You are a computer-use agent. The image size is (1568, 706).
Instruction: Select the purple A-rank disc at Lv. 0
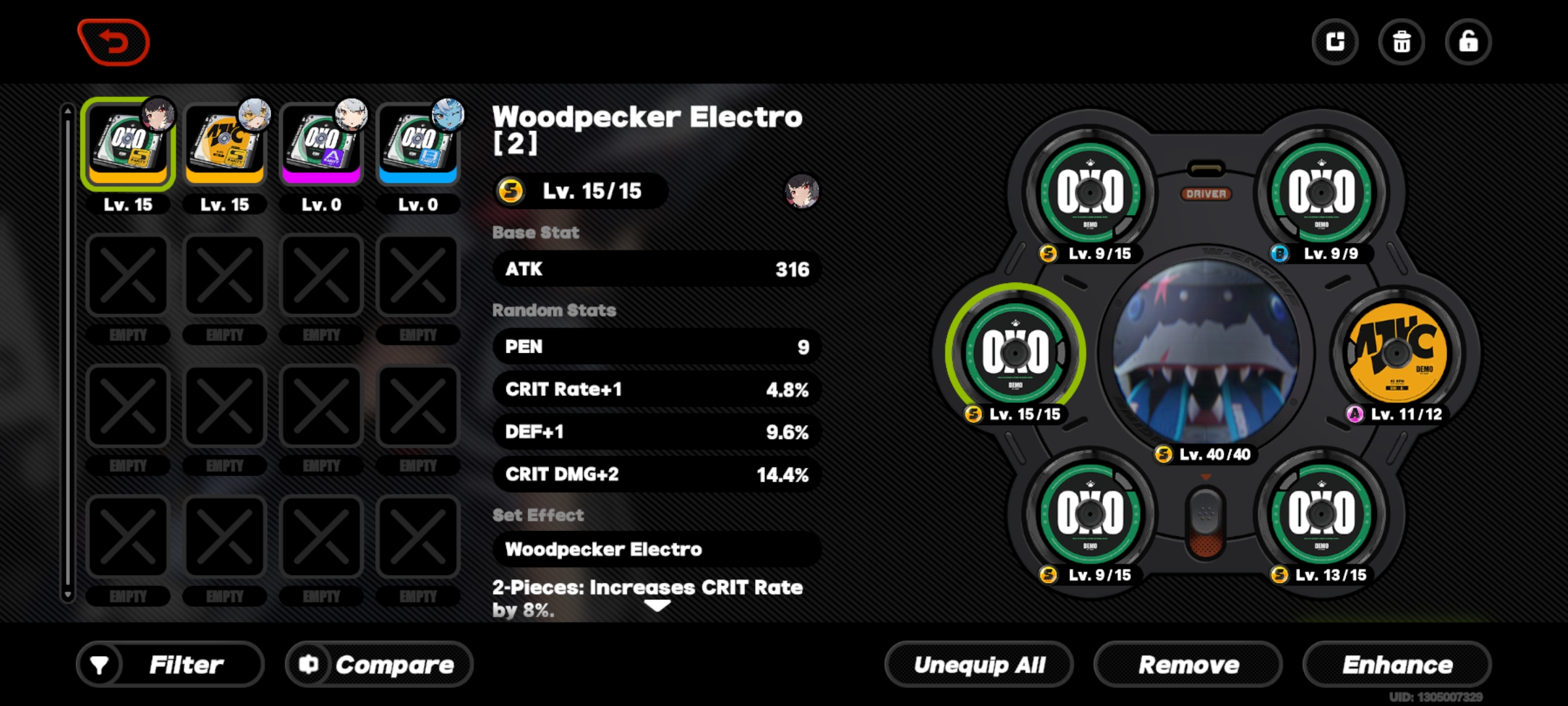point(321,143)
